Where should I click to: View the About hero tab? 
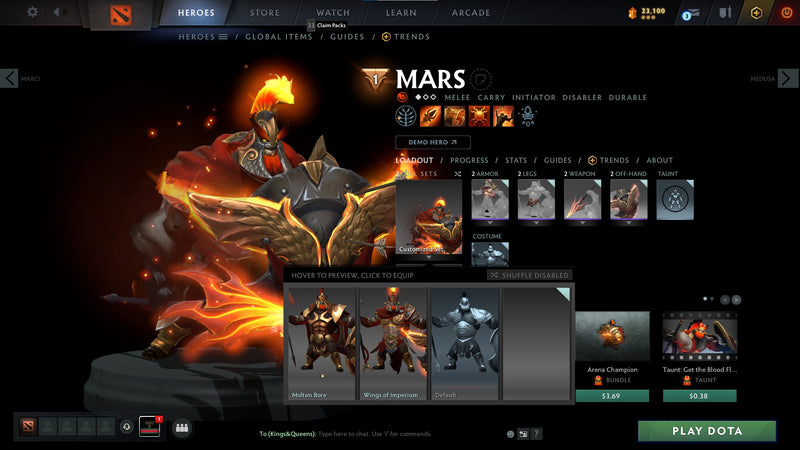coord(659,160)
